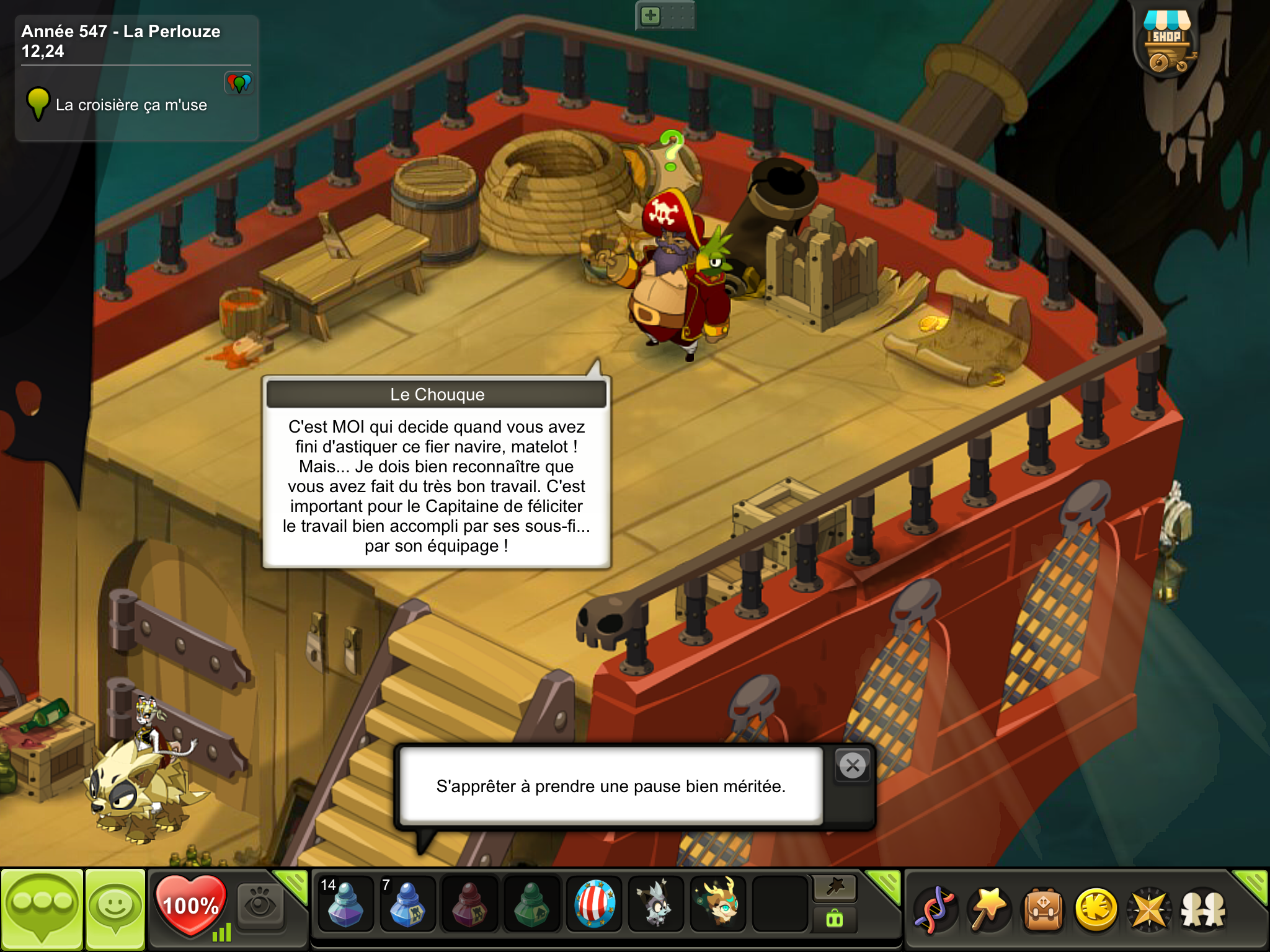
Task: Select the grey wolf pet slot
Action: coord(655,905)
